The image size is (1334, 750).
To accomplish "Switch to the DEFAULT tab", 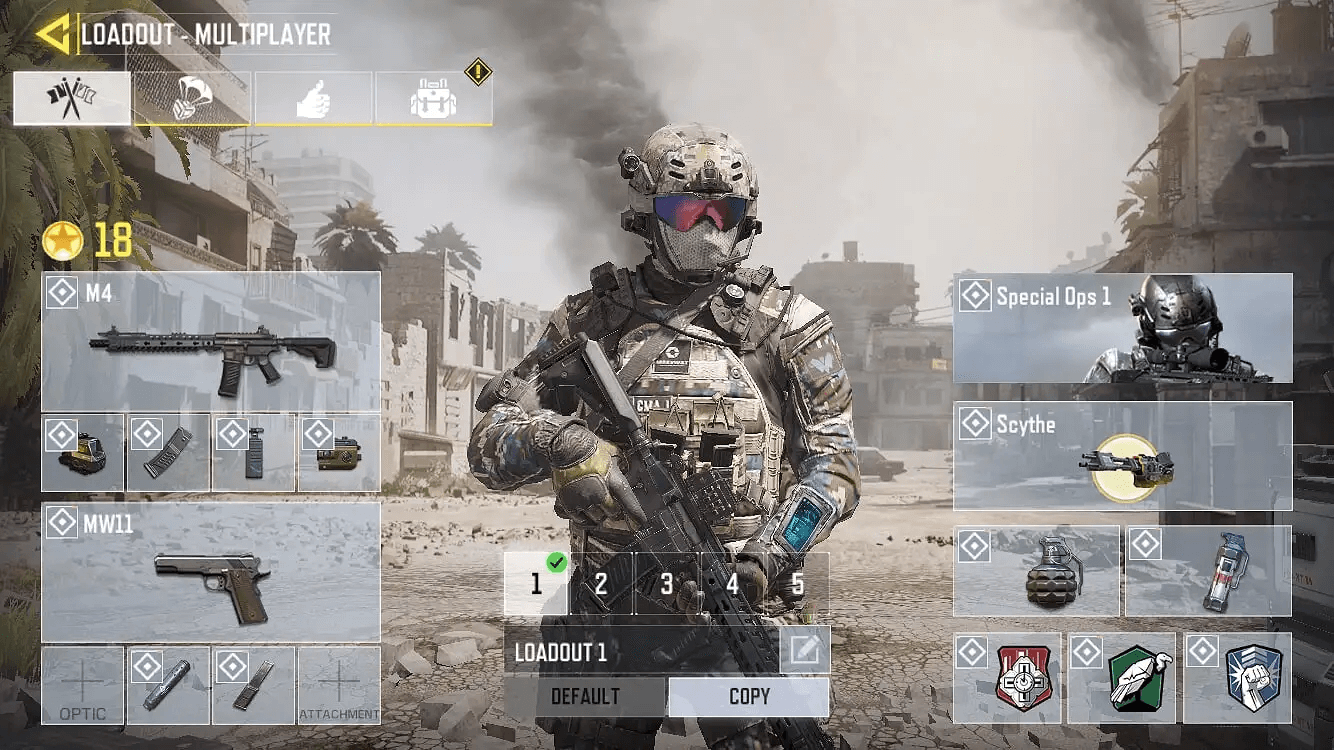I will (585, 696).
